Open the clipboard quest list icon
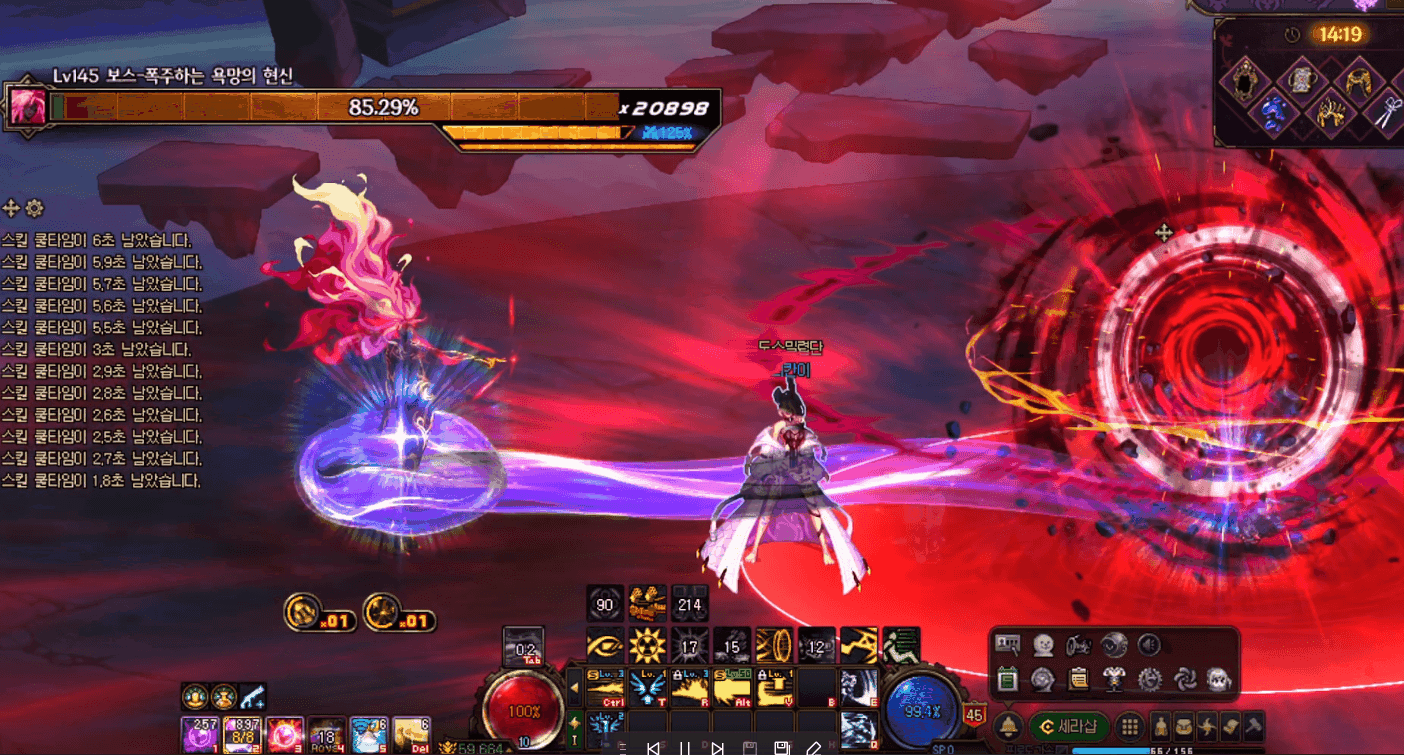1404x755 pixels. coord(1078,679)
